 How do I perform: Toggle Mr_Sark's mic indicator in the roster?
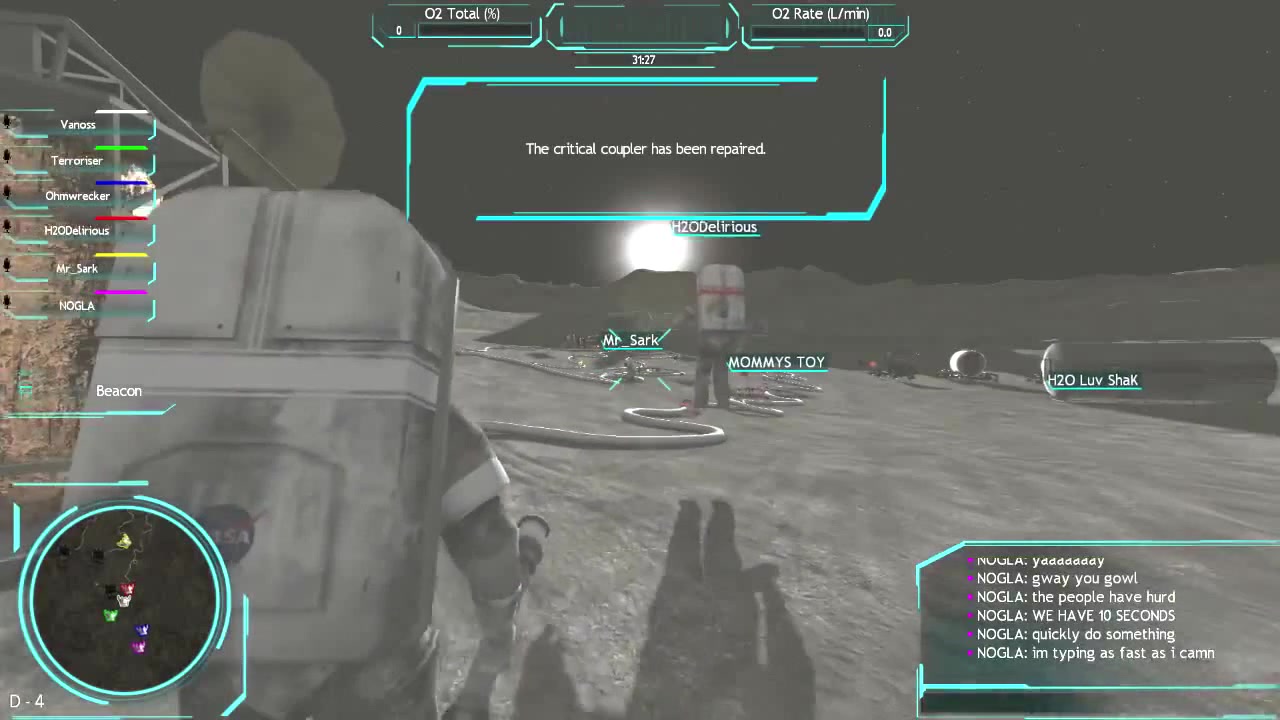click(x=8, y=263)
